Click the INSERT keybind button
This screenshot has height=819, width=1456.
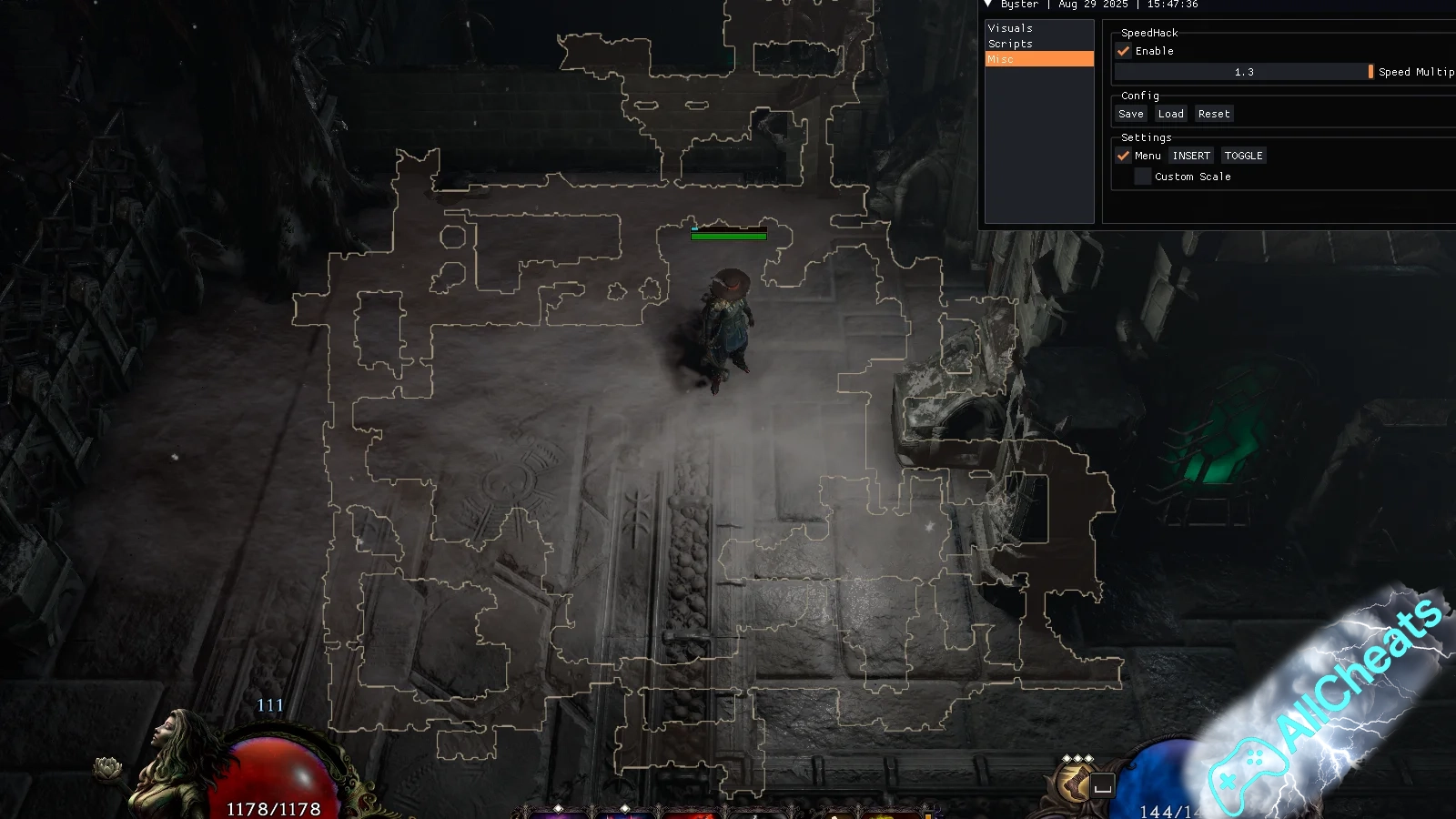[x=1191, y=156]
